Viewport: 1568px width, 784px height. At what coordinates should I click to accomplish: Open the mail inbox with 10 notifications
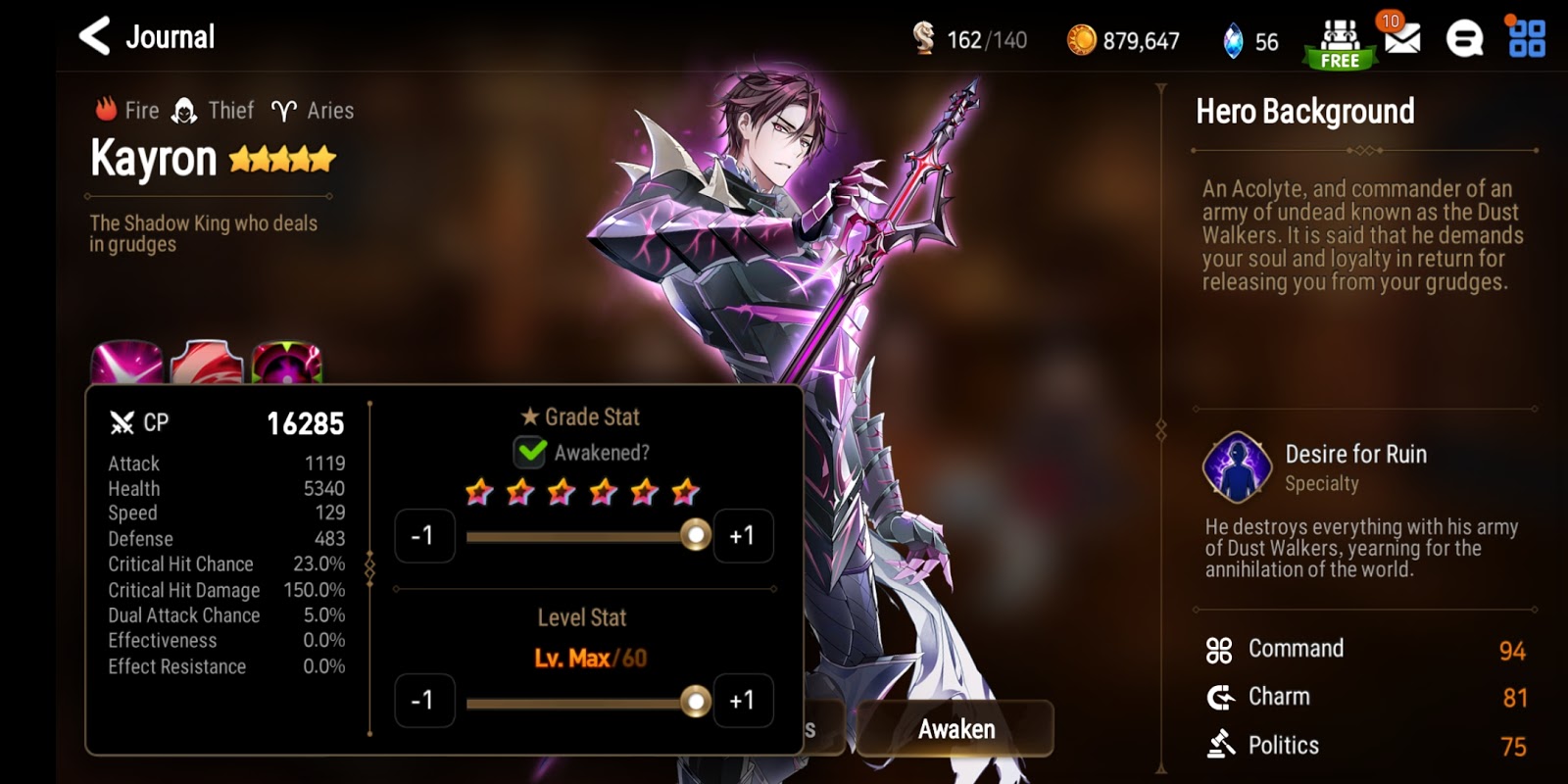1404,39
